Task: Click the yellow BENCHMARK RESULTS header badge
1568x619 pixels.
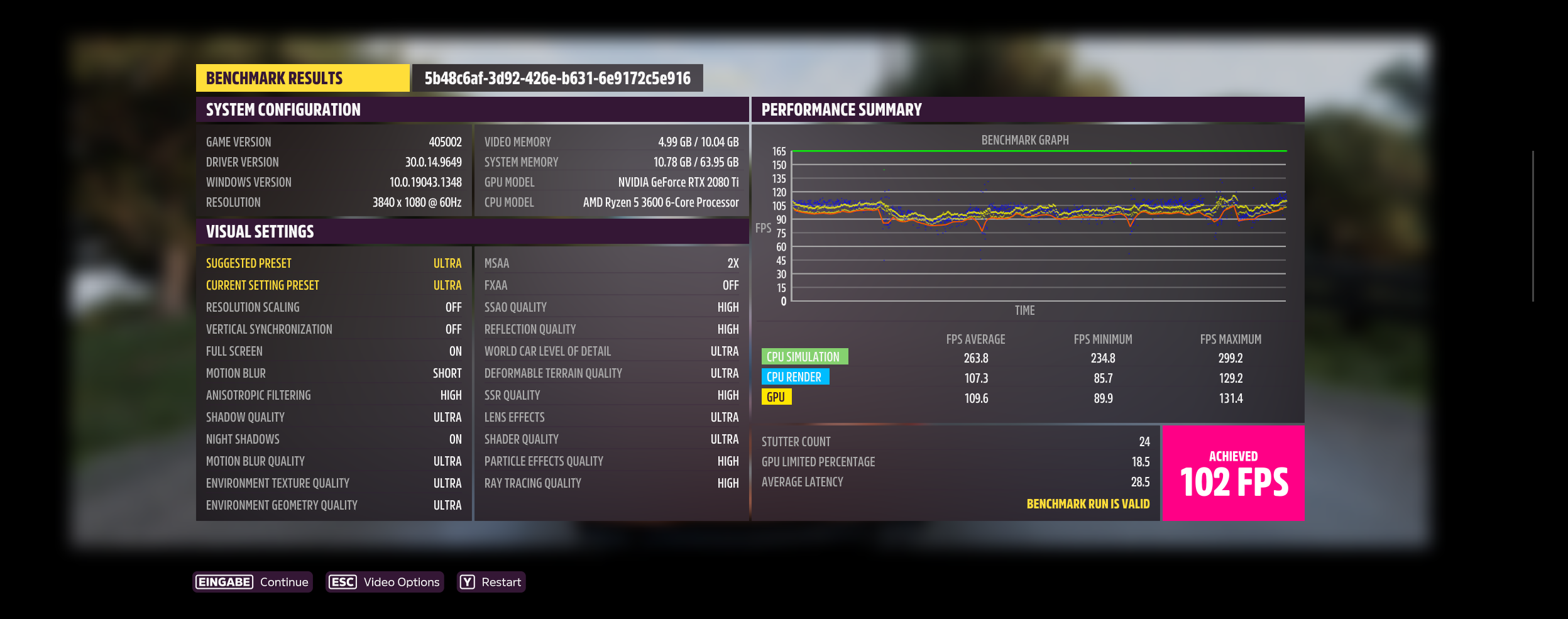Action: (301, 78)
